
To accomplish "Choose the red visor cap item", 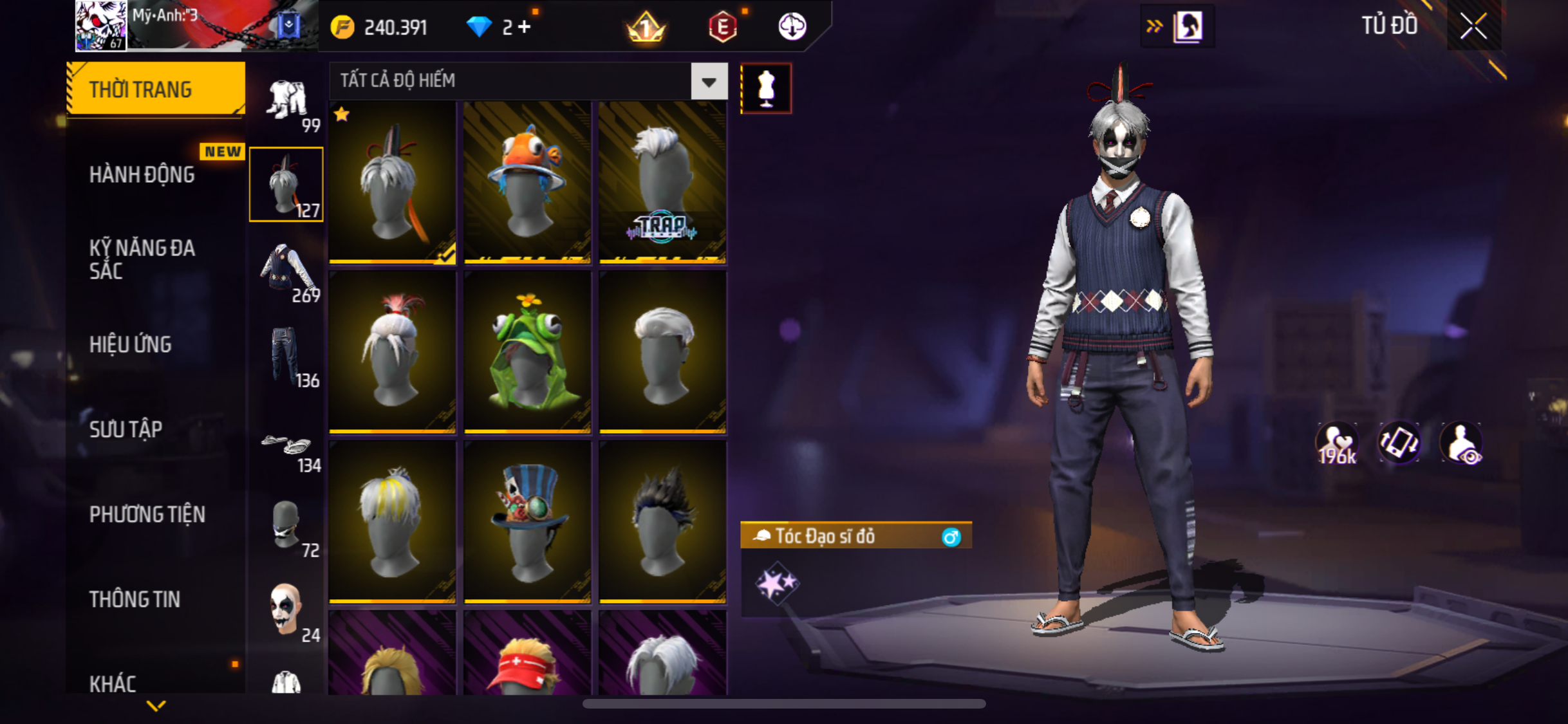I will tap(527, 656).
